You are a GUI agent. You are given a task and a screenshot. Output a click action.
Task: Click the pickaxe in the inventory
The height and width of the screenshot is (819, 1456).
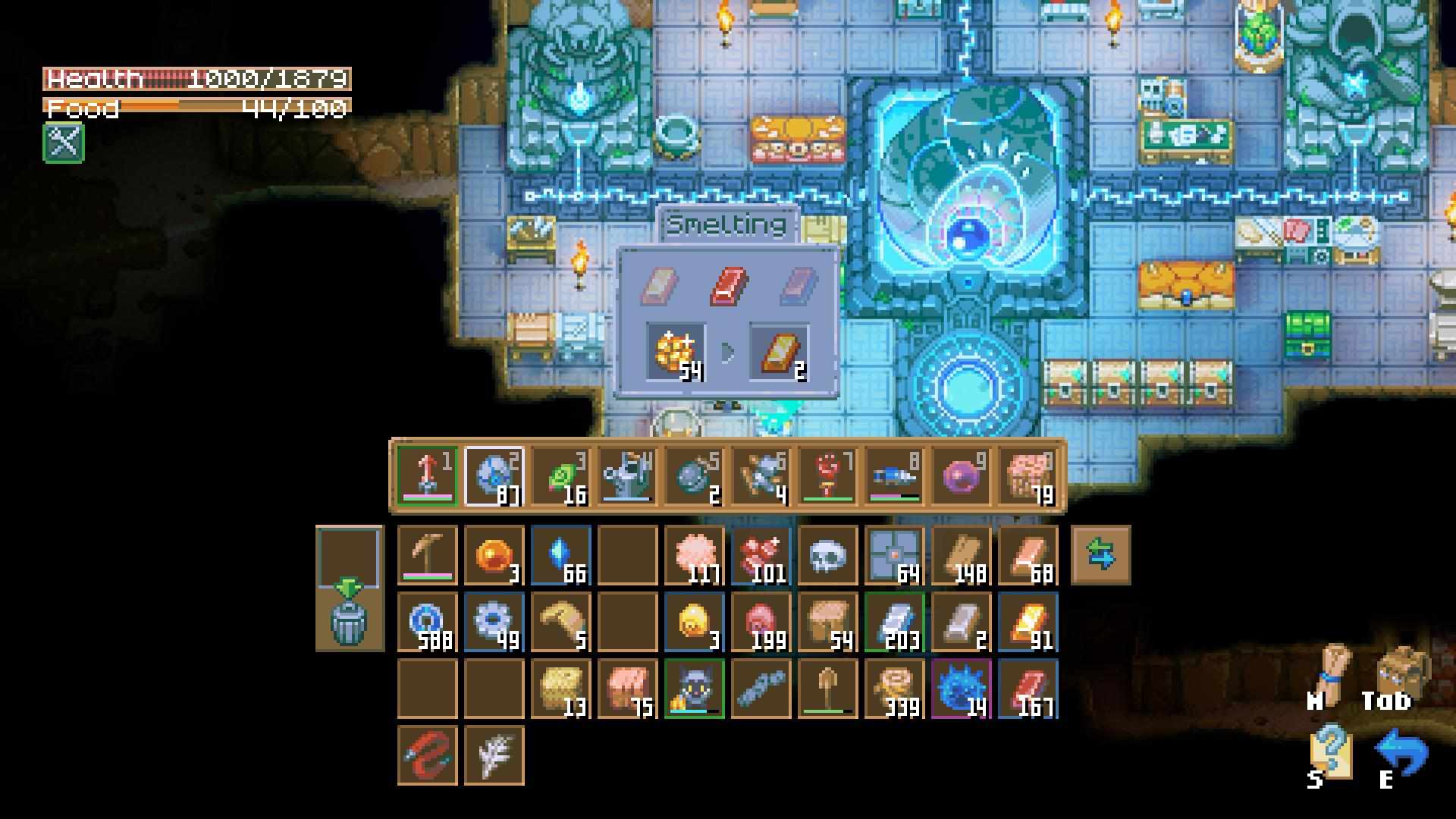[x=427, y=555]
